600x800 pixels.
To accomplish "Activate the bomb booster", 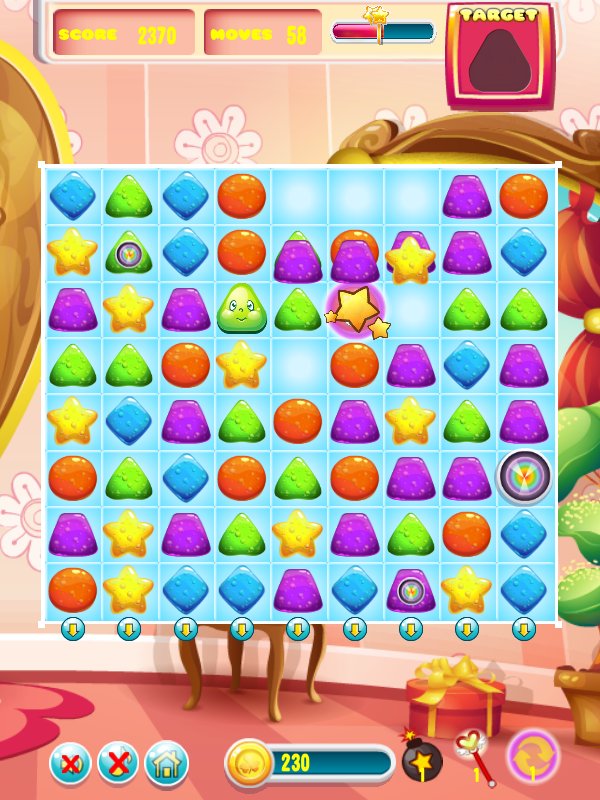I will pyautogui.click(x=422, y=761).
